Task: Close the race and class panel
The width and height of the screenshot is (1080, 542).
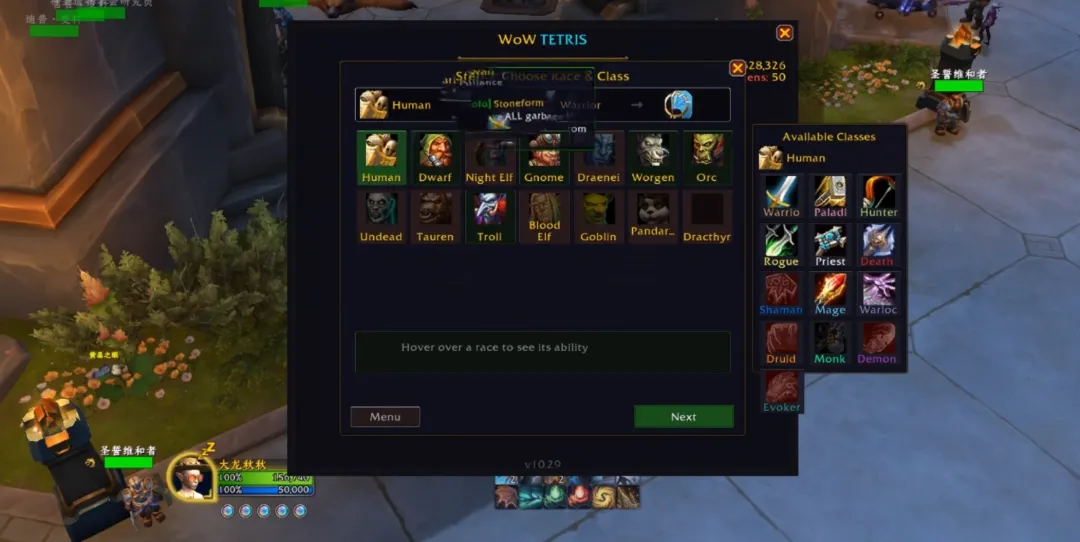Action: (x=737, y=68)
